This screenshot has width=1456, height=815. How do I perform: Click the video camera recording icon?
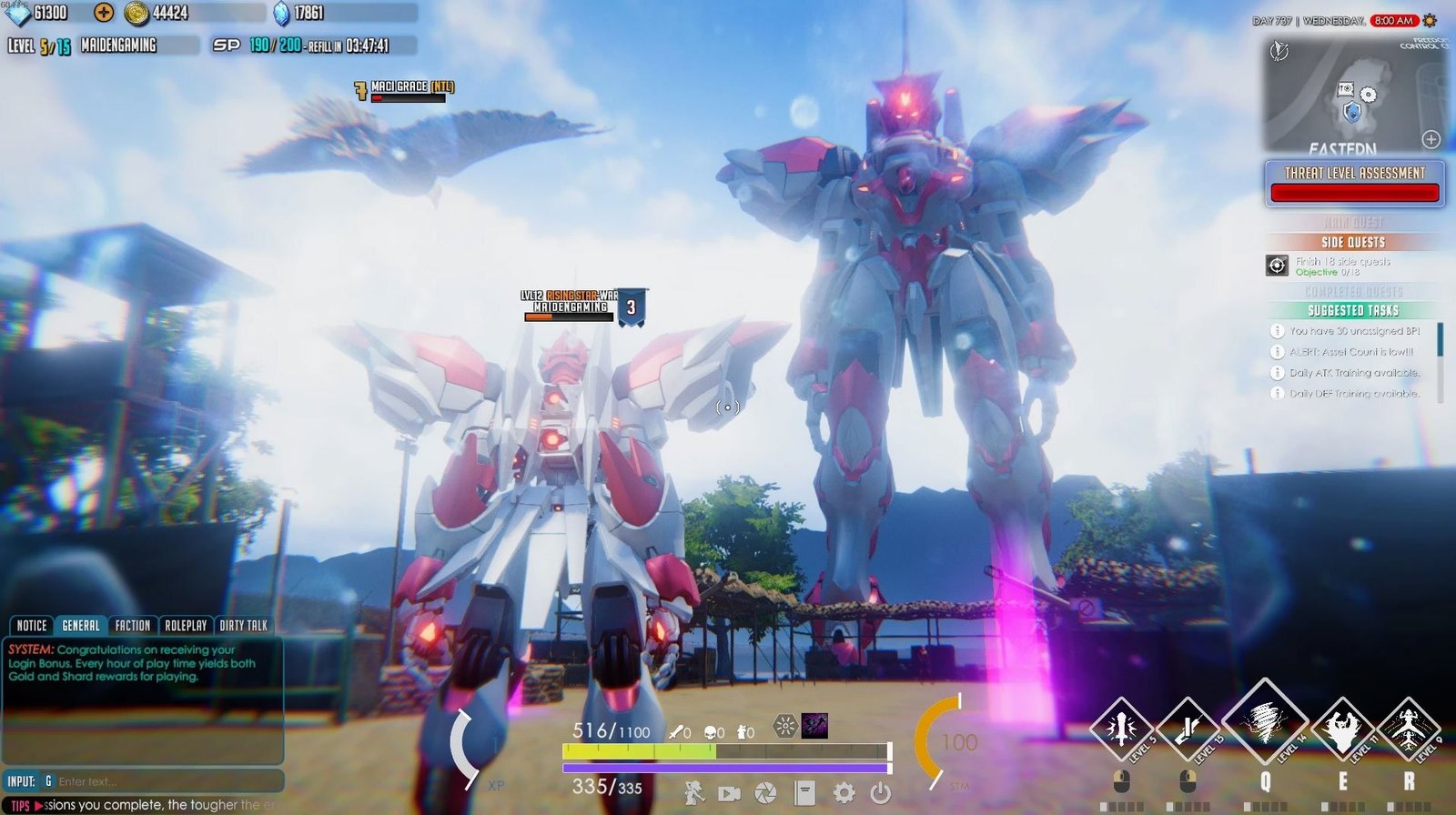click(x=729, y=793)
